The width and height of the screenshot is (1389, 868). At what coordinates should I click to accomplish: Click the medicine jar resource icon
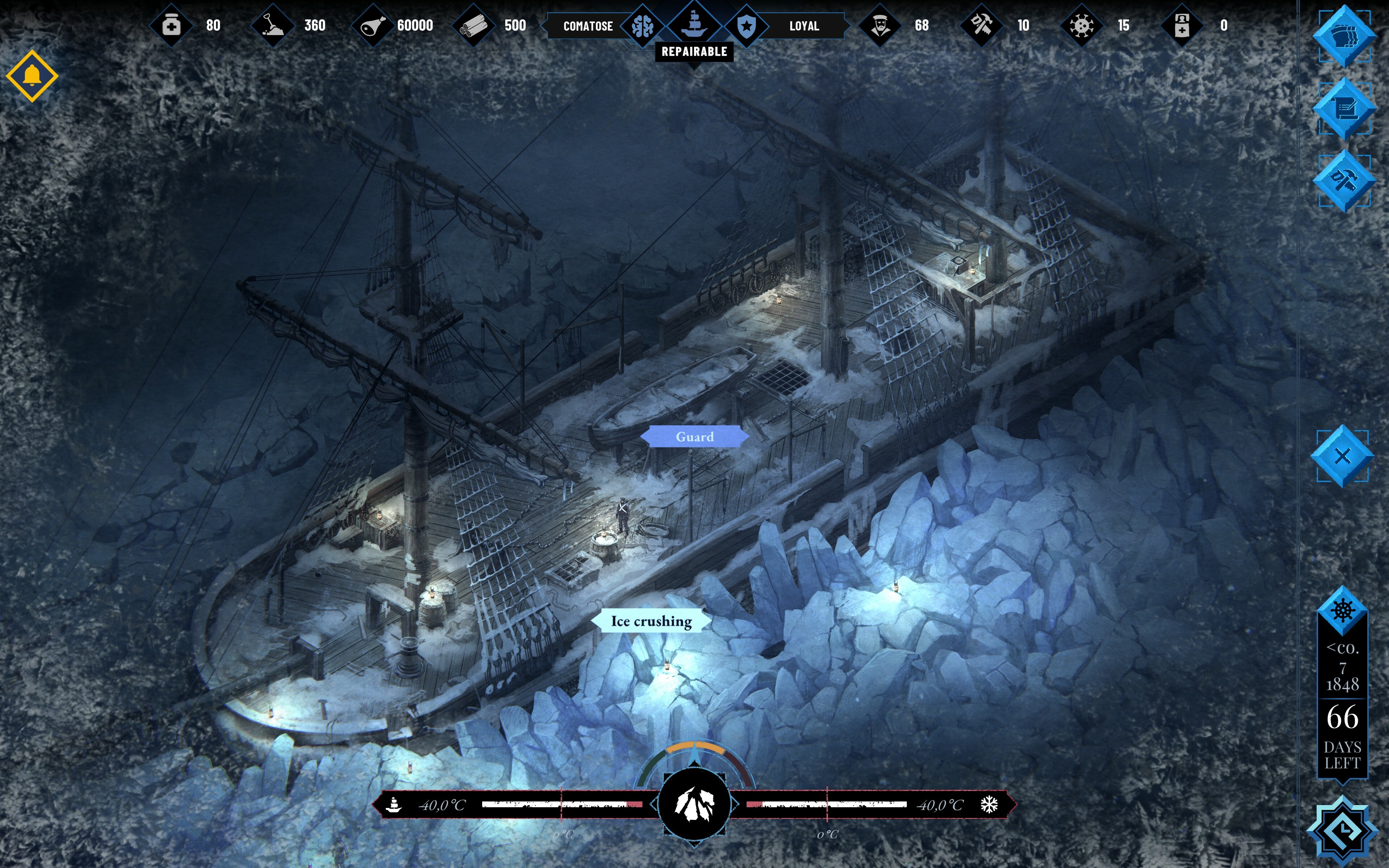171,26
